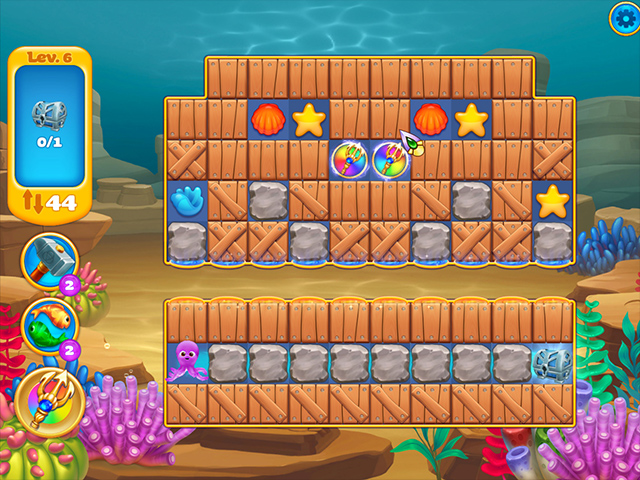Use the green and orange fish booster
The height and width of the screenshot is (480, 640).
click(46, 325)
